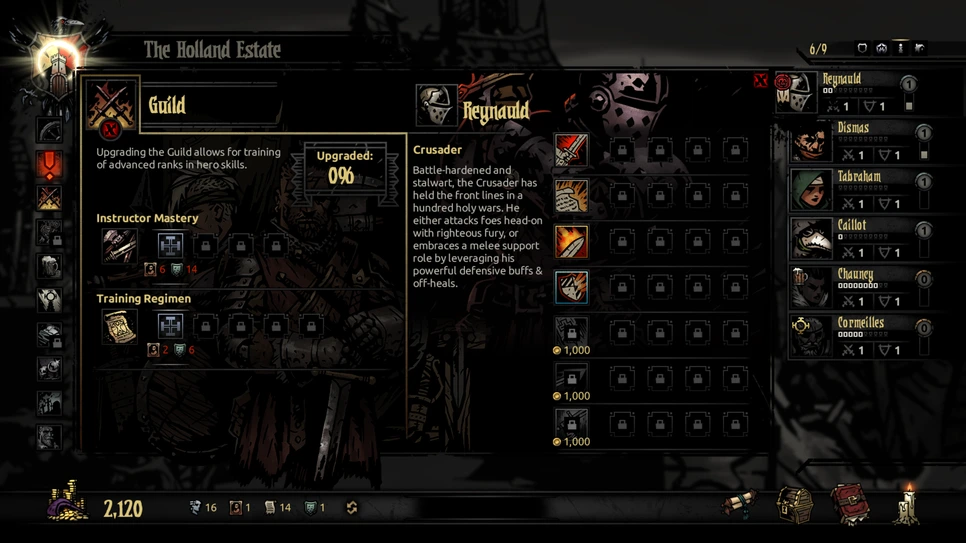Click the Smite sword skill icon

coord(571,151)
